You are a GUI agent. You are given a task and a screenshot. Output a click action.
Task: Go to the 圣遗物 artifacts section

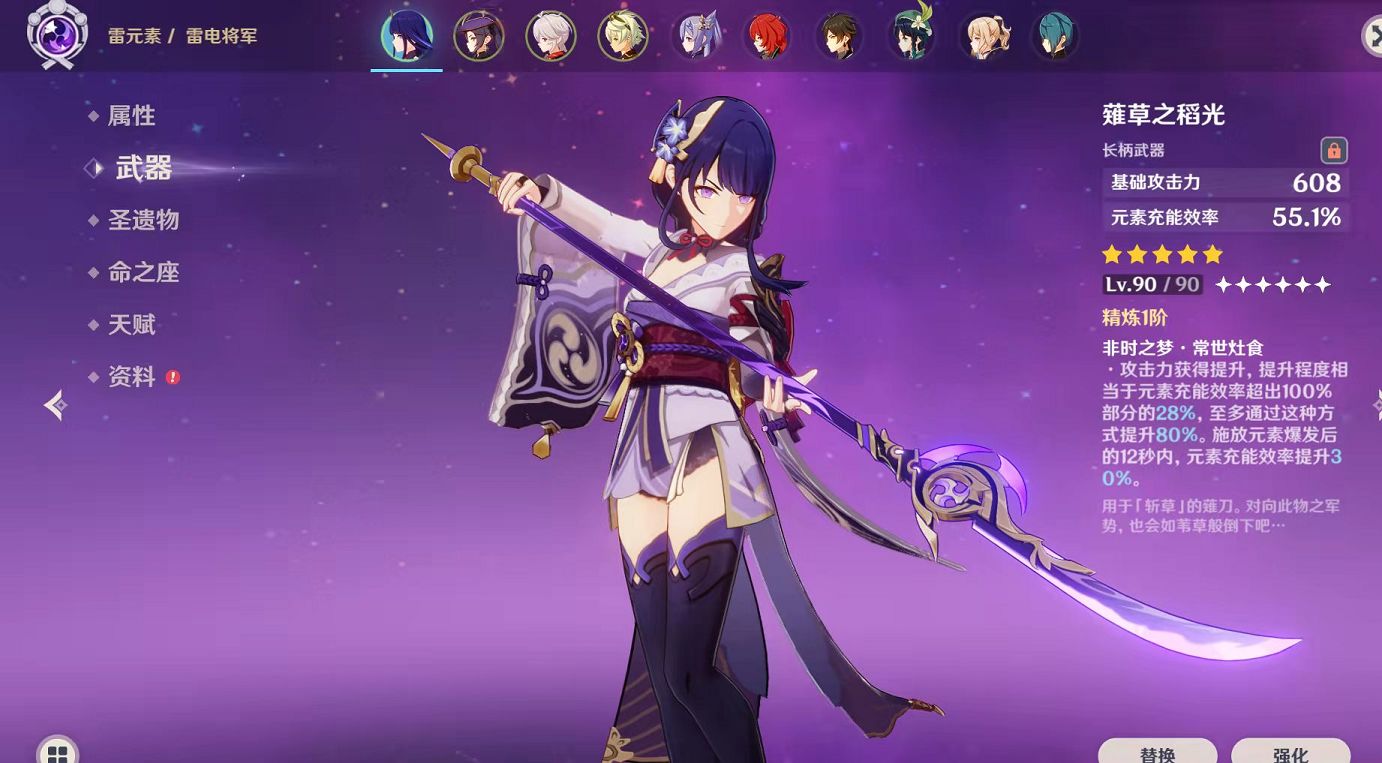[x=143, y=220]
